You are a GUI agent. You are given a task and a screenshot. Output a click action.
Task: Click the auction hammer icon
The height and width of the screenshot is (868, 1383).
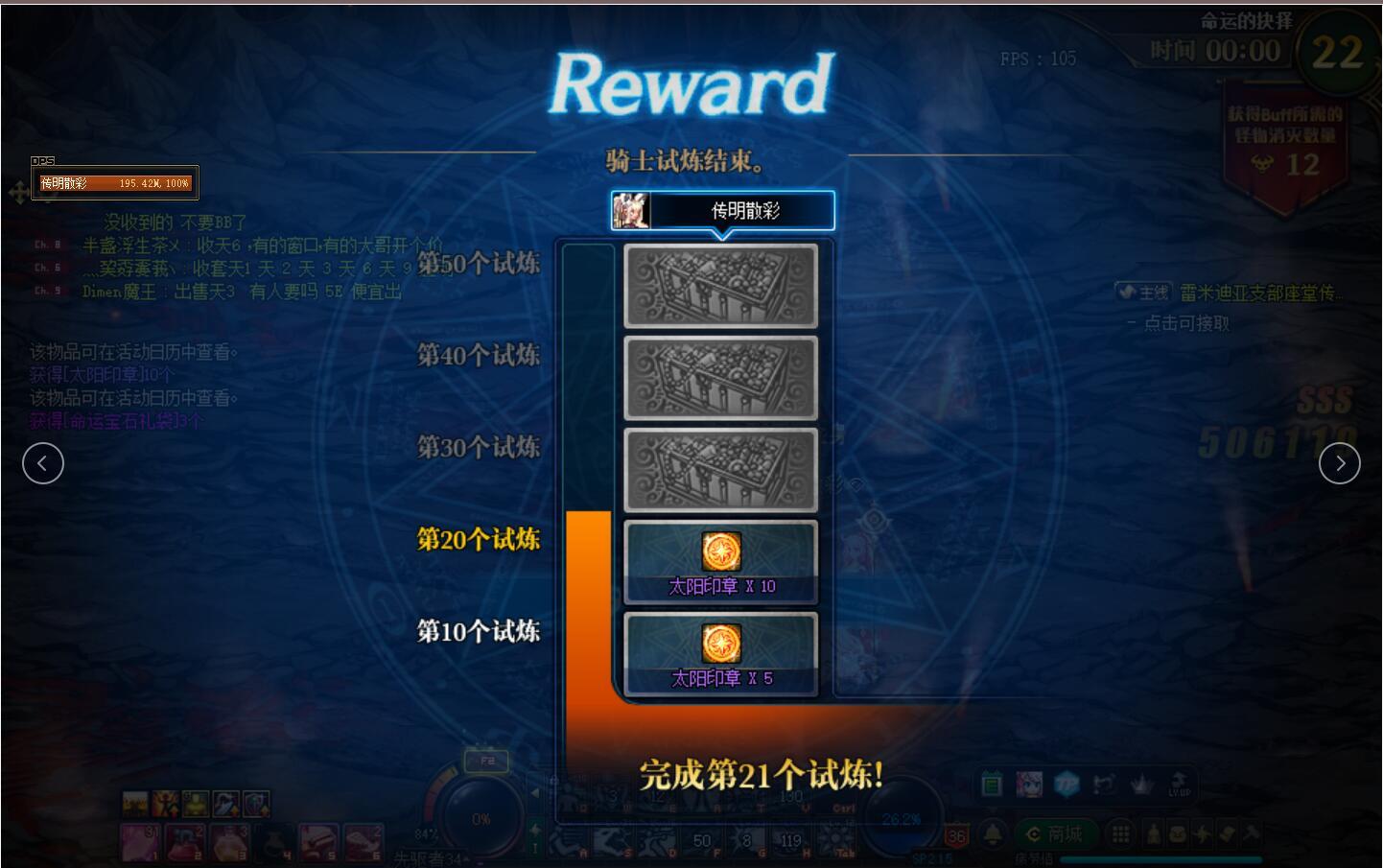coord(1252,833)
